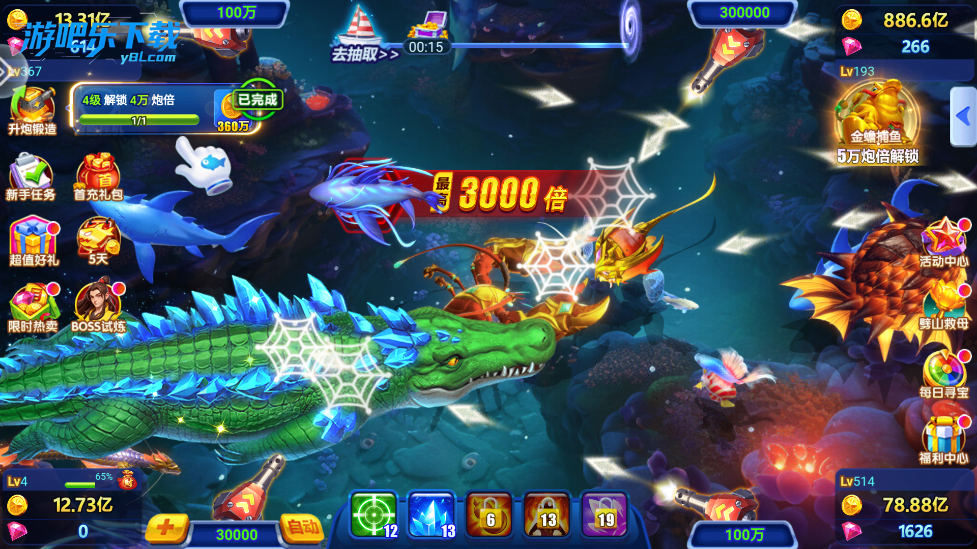The height and width of the screenshot is (549, 977).
Task: Open 活动中心 activity center
Action: click(x=944, y=243)
